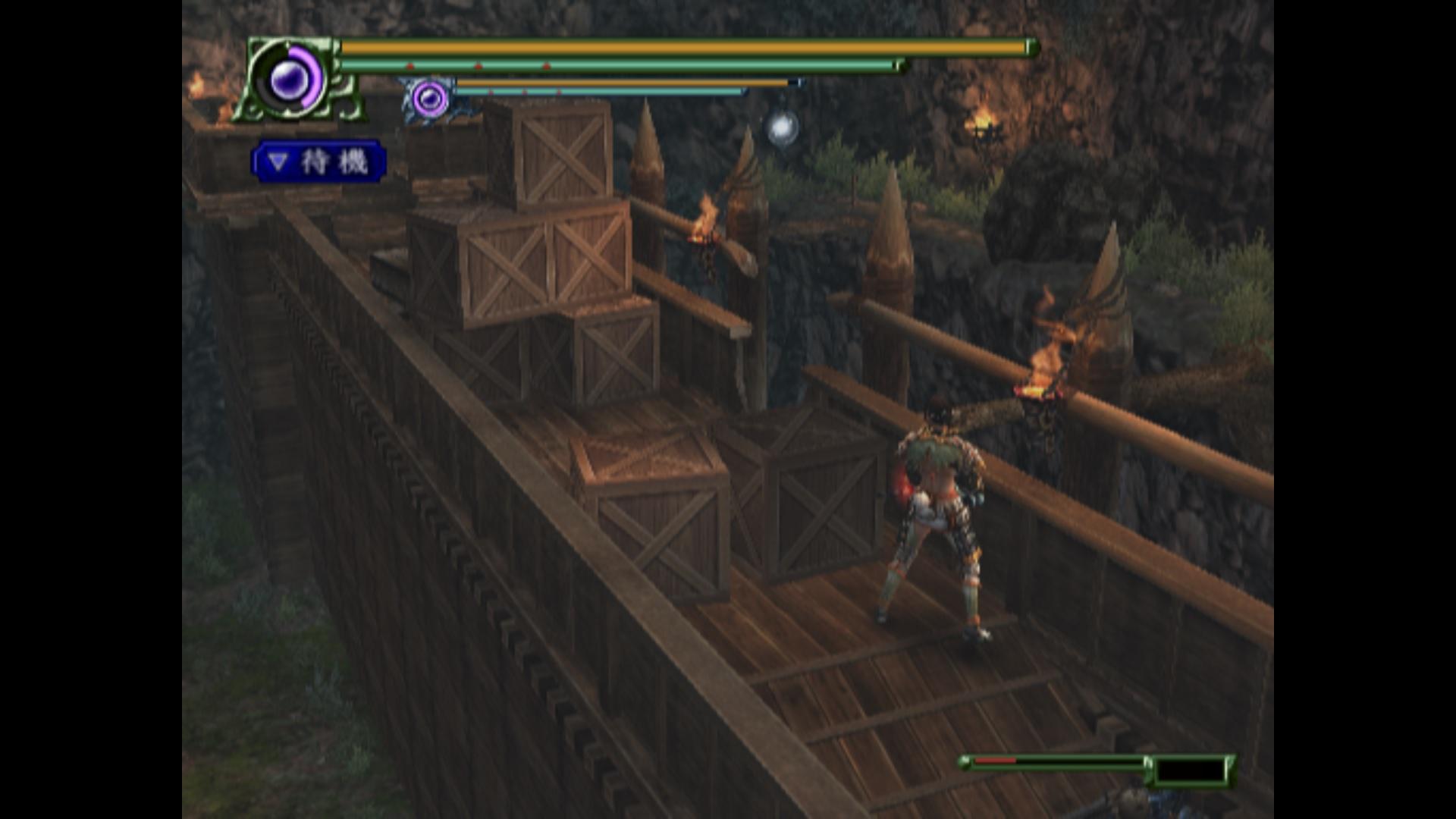
Task: Click the partner's small purple orb icon
Action: (430, 99)
